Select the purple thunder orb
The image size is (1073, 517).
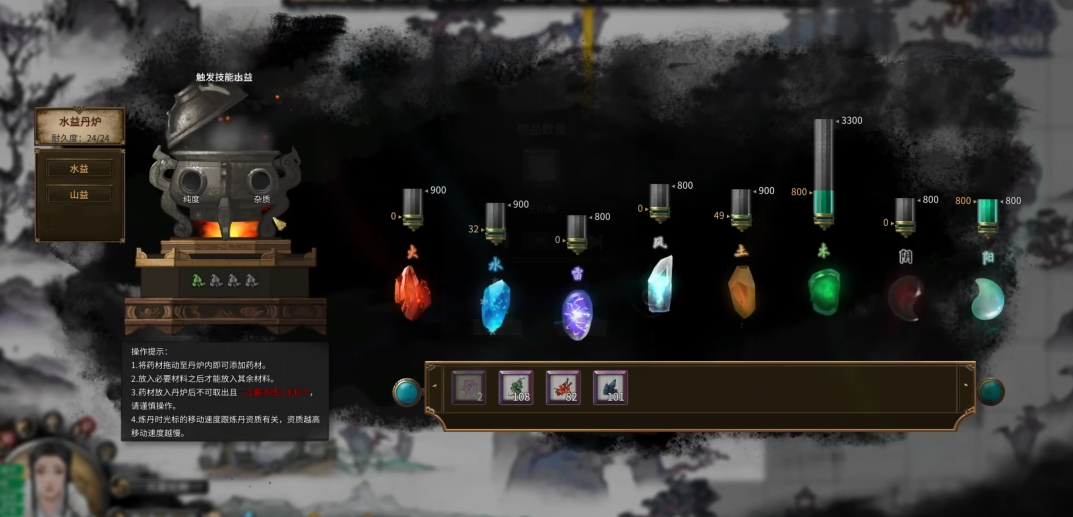[x=577, y=313]
